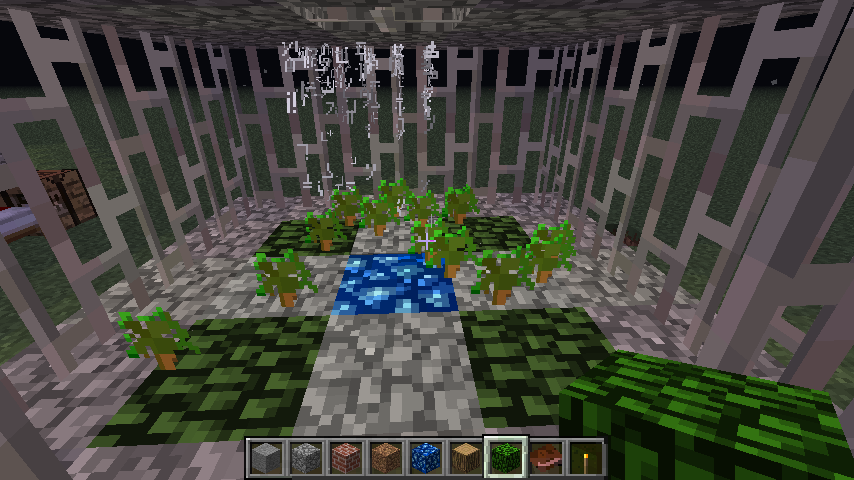Viewport: 854px width, 480px height.
Task: Select the blue water block slot
Action: (x=426, y=457)
